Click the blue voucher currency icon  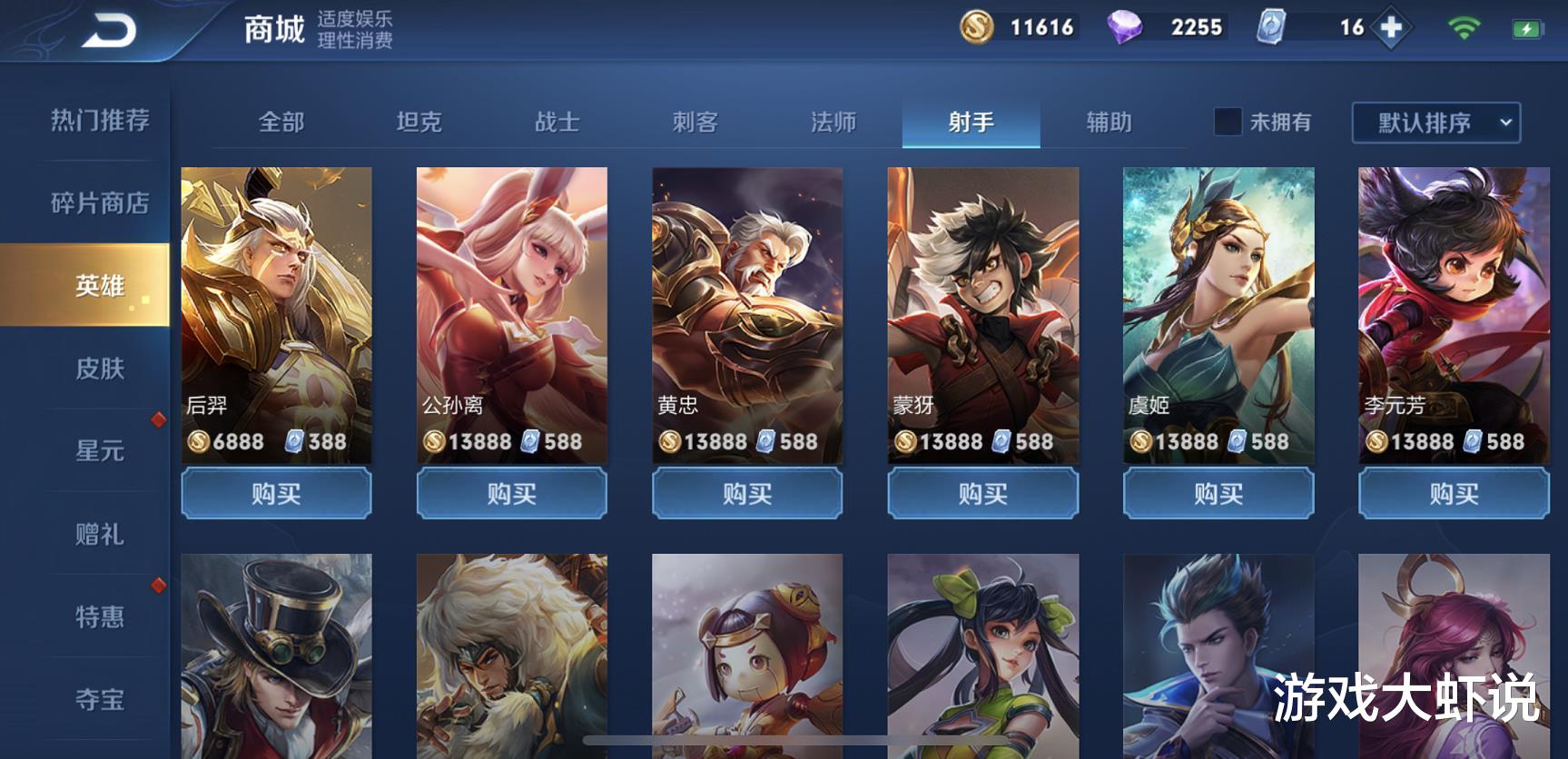click(1269, 28)
